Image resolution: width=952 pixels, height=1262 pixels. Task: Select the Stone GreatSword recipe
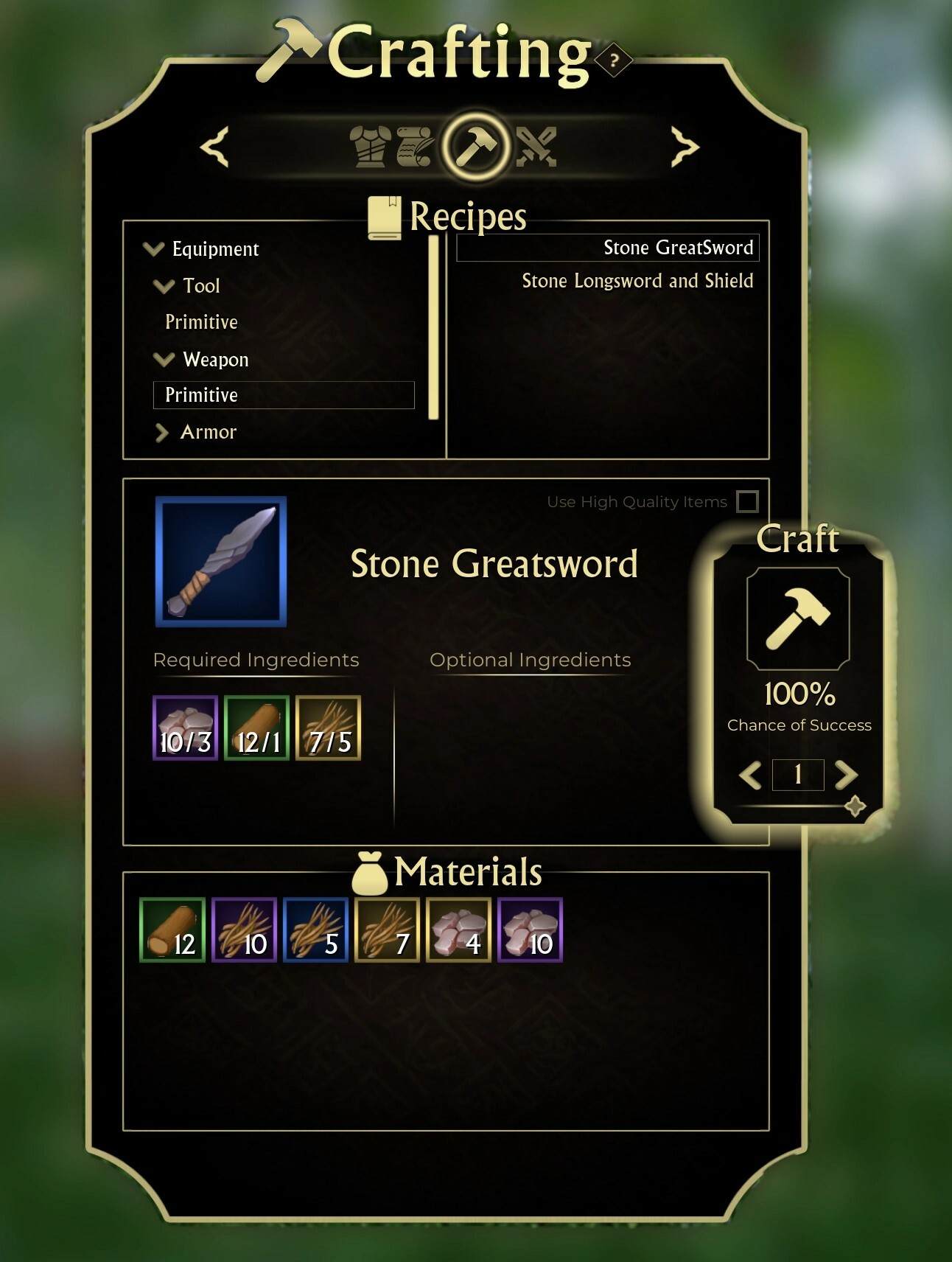[x=678, y=248]
